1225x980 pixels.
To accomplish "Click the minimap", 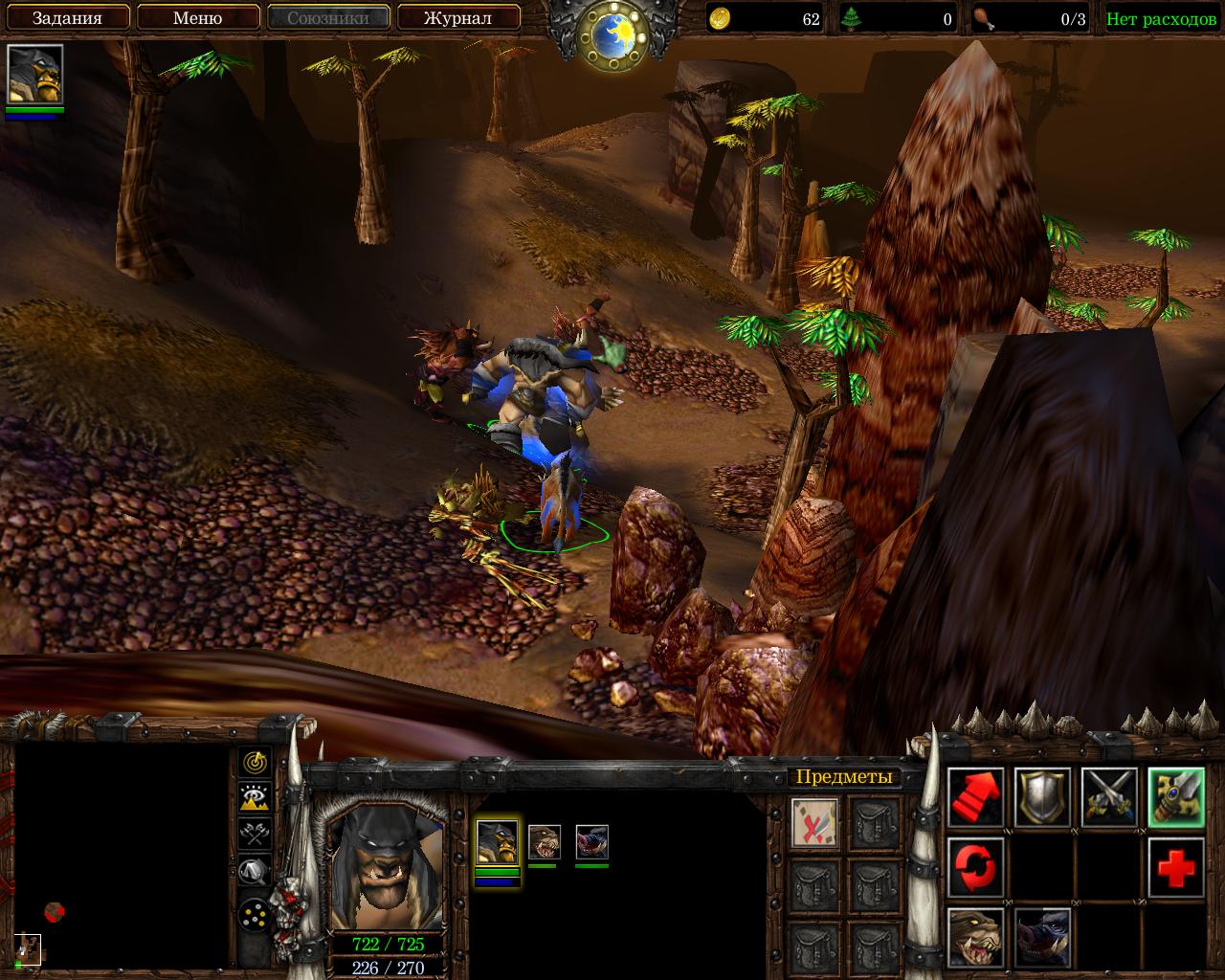I will [x=122, y=856].
